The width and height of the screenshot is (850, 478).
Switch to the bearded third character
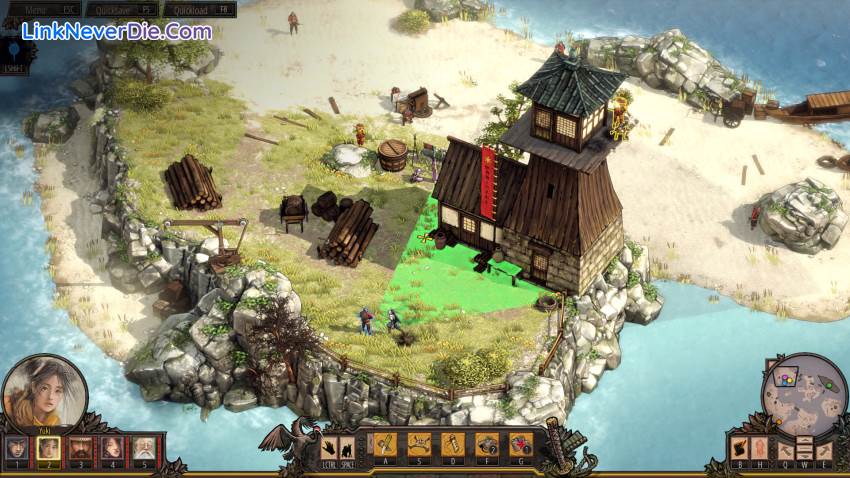(x=80, y=448)
